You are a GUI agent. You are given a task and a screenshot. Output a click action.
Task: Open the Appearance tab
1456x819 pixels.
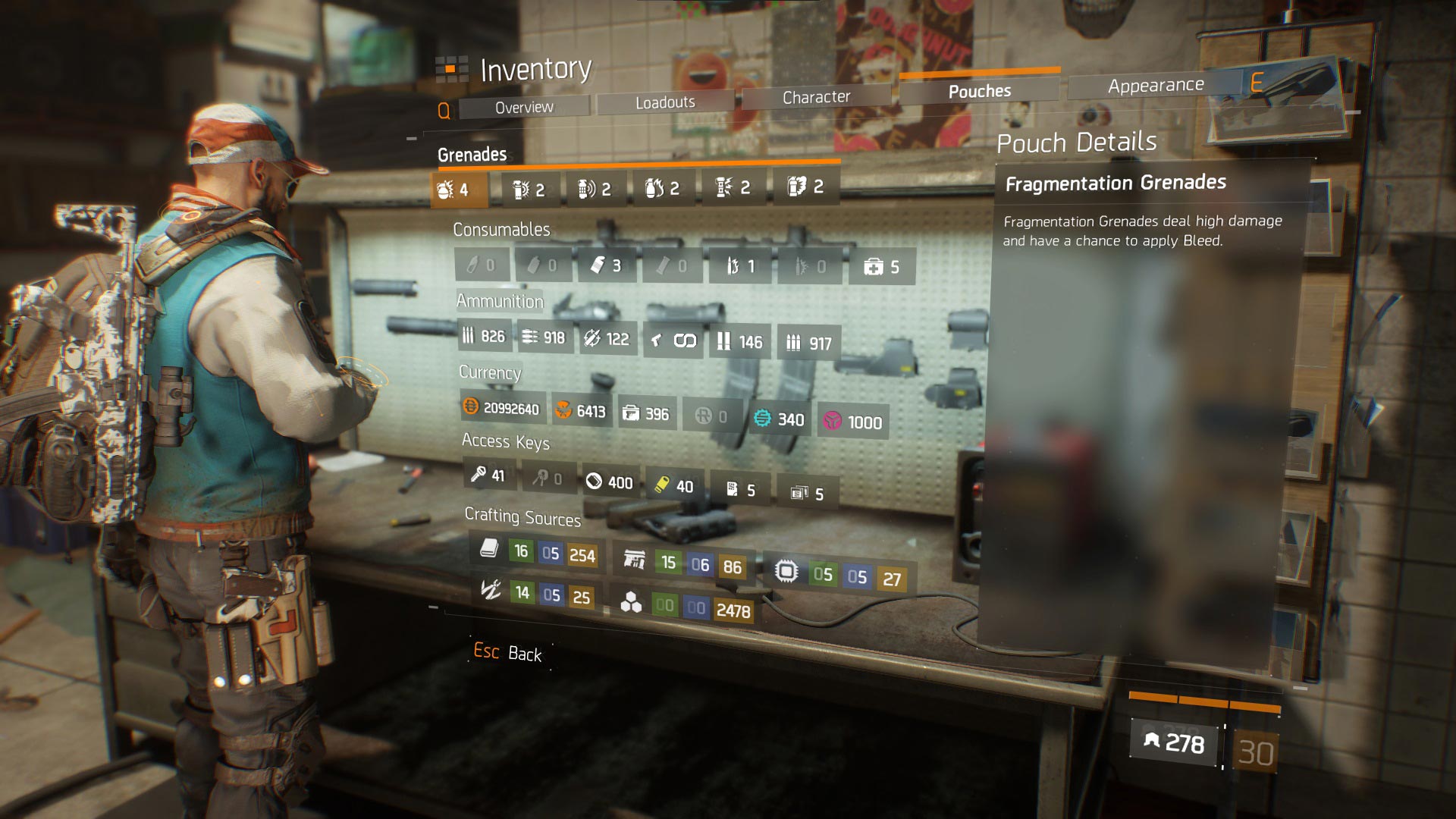(x=1155, y=86)
